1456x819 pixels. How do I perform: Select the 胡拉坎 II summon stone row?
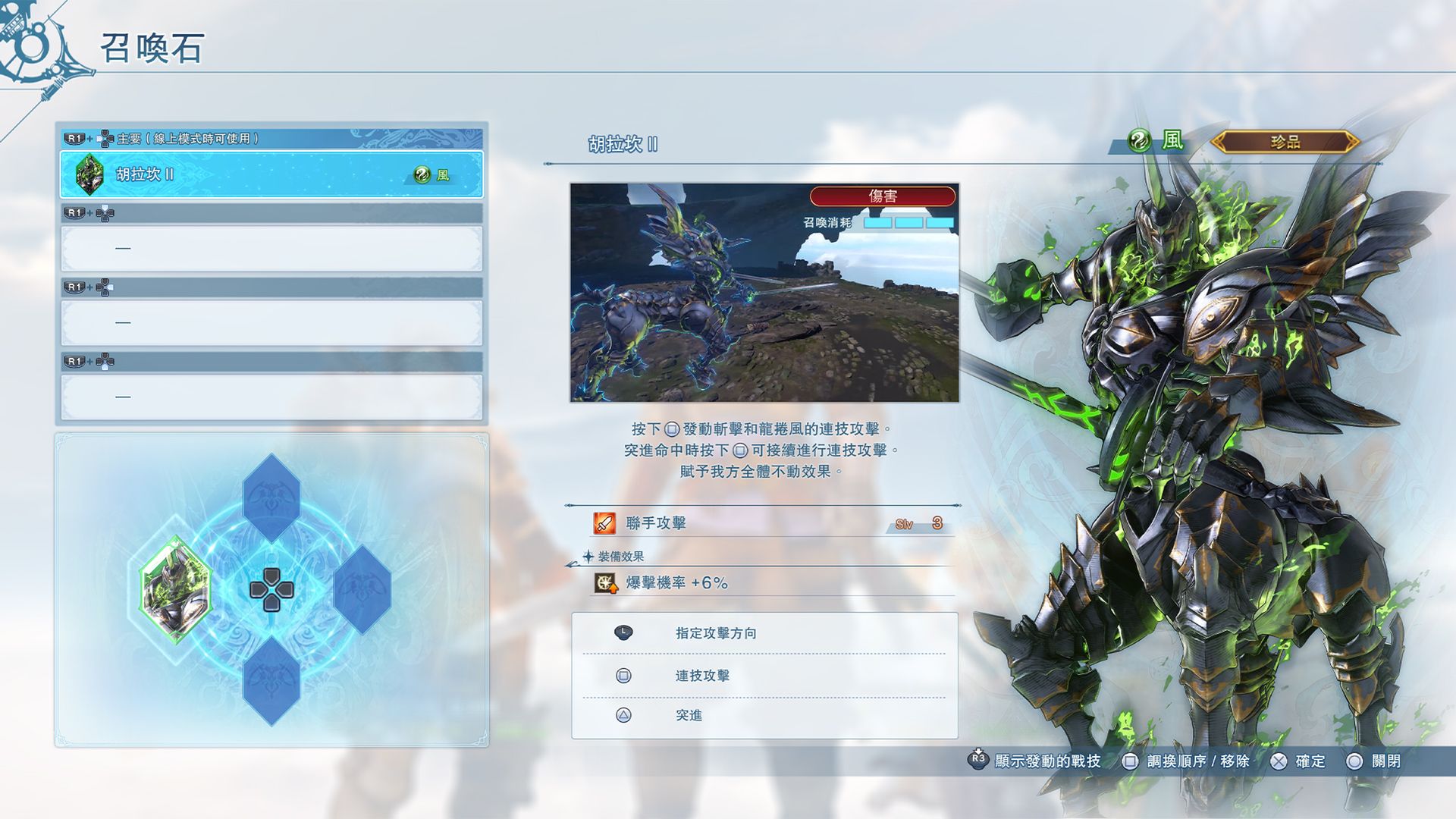pos(271,174)
